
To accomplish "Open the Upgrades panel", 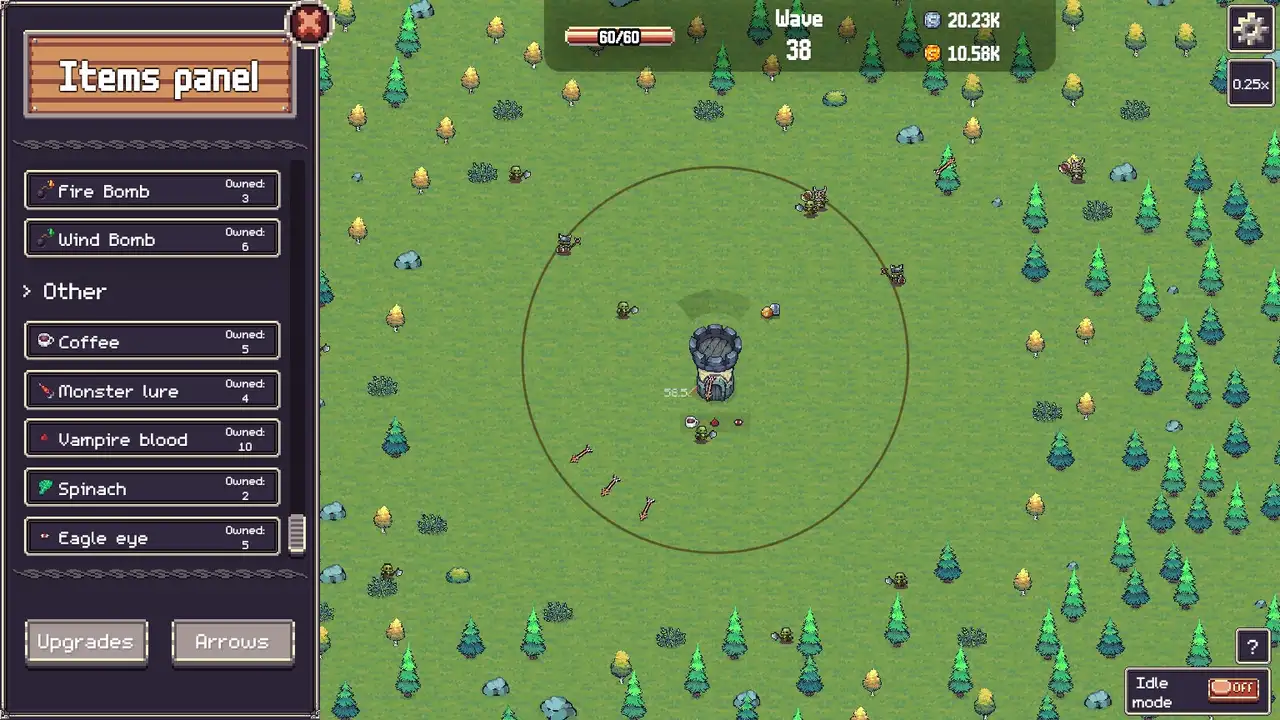I will 86,642.
